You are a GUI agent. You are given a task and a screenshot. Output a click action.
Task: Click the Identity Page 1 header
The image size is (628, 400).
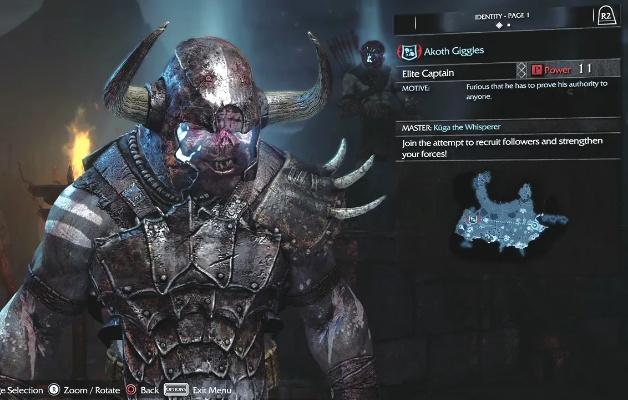coord(502,18)
